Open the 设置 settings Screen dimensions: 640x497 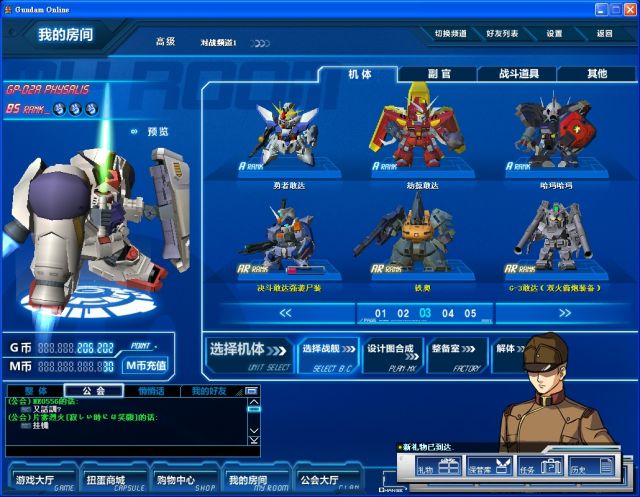pyautogui.click(x=554, y=34)
